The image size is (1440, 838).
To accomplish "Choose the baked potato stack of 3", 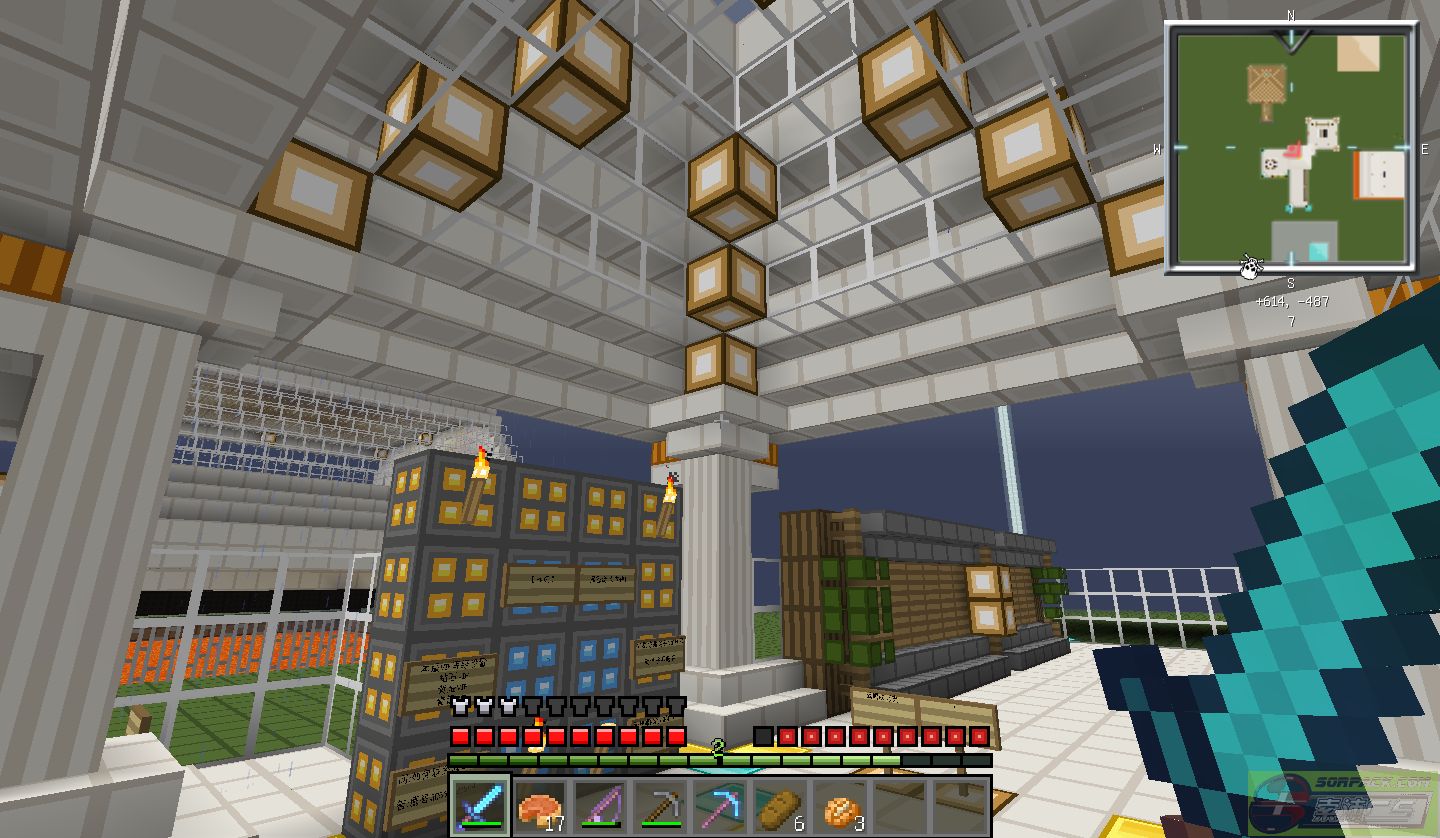I will click(x=840, y=805).
